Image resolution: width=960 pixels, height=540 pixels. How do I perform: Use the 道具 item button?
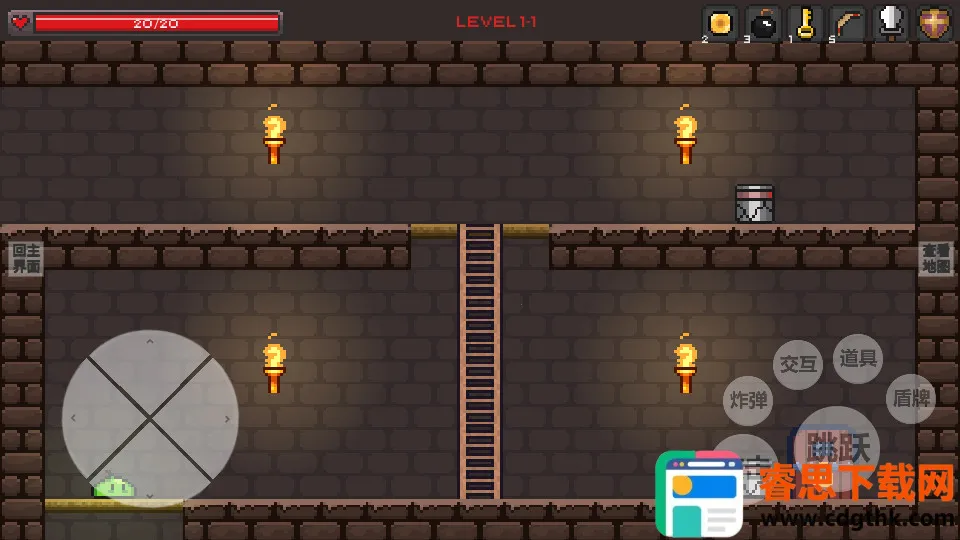[857, 358]
